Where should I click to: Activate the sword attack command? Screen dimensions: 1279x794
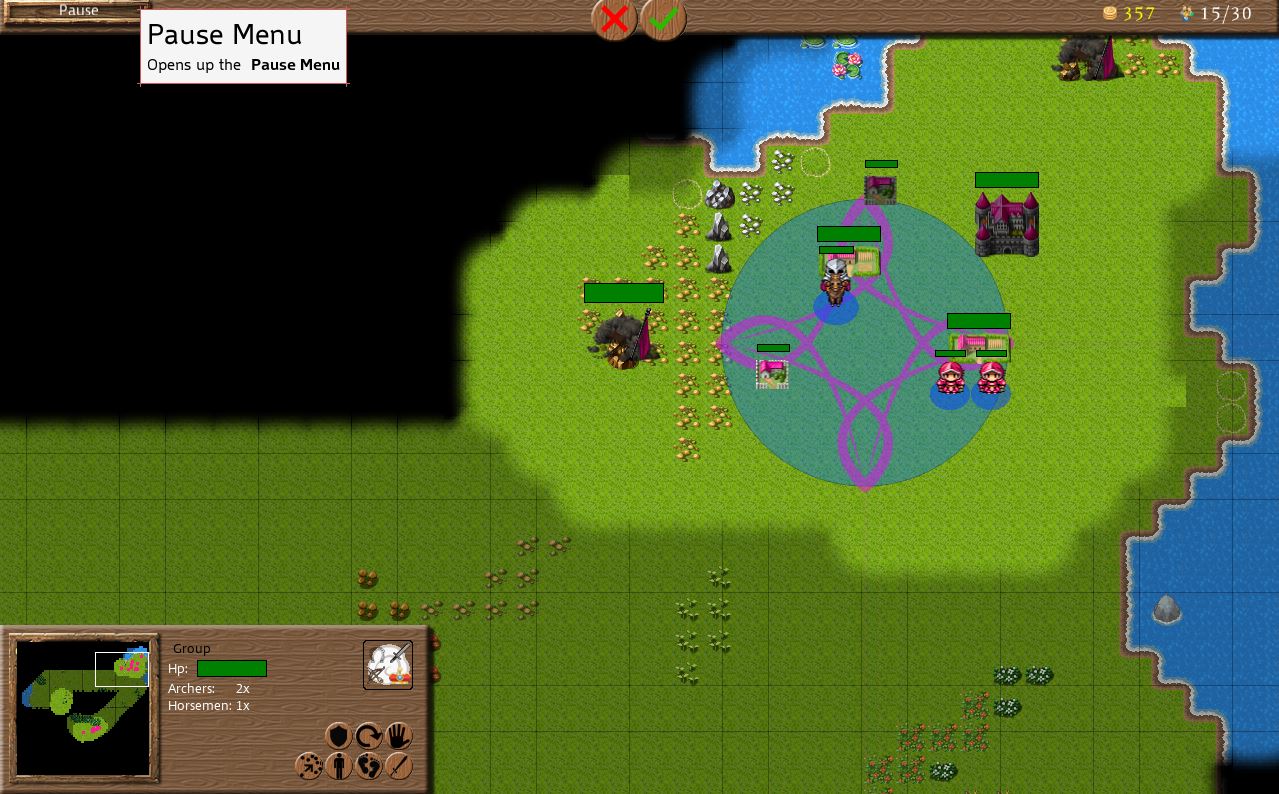point(399,766)
